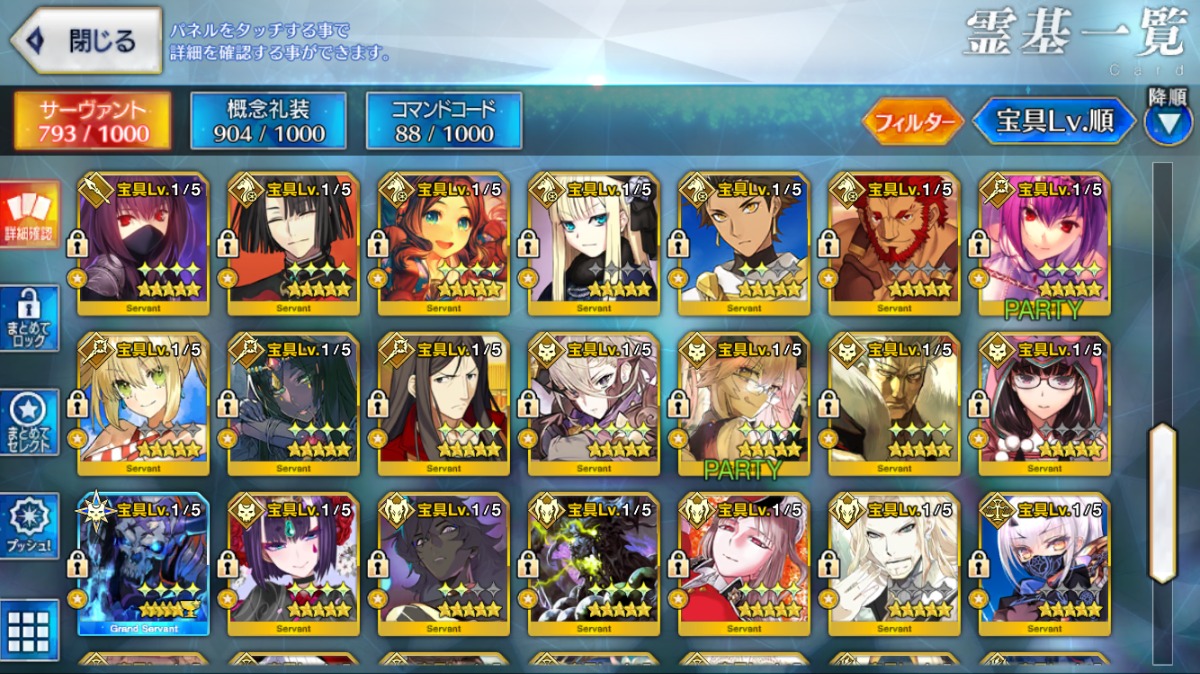Pick the hooded glasses-wearing assassin servant card

click(1044, 404)
